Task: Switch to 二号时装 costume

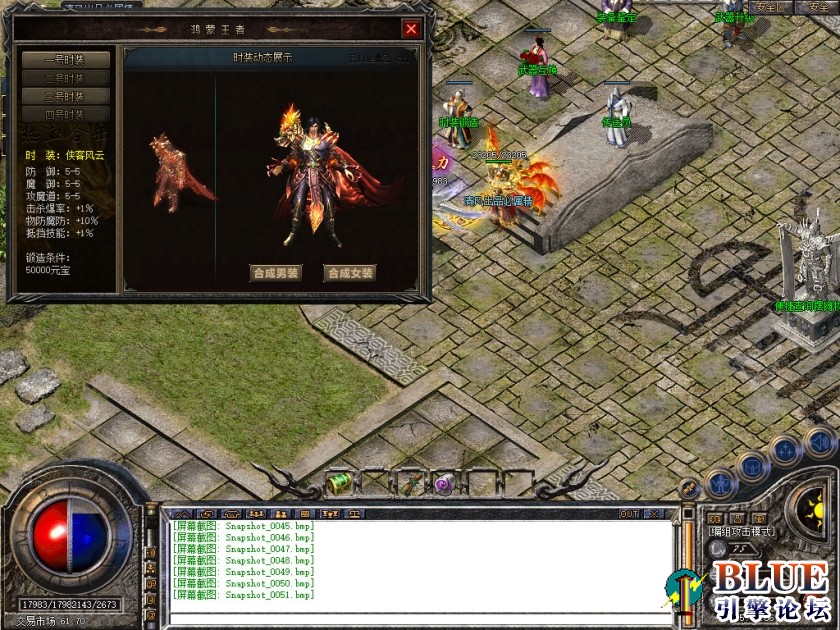Action: 66,78
